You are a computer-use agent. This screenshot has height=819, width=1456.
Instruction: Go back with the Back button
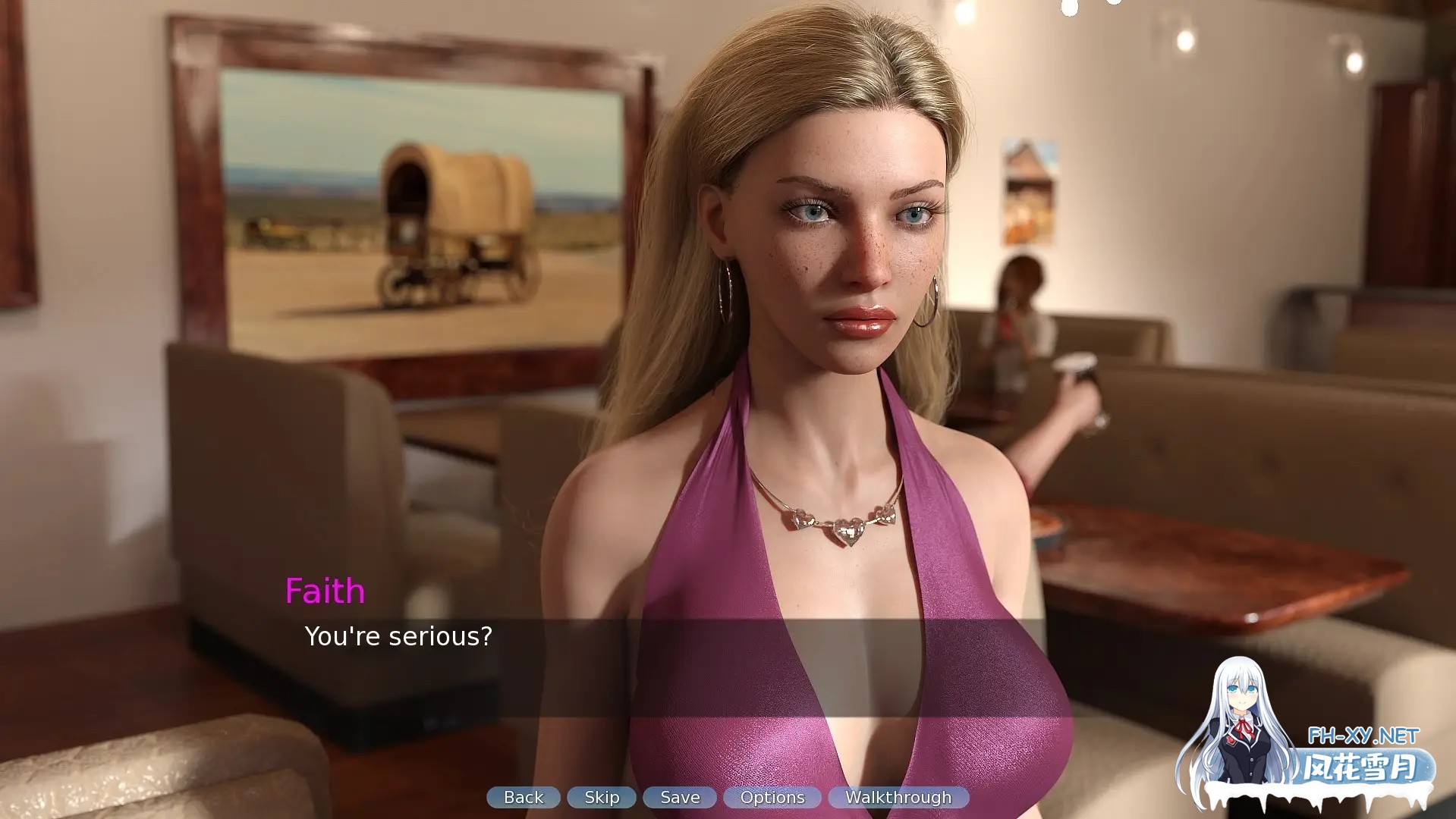[524, 797]
